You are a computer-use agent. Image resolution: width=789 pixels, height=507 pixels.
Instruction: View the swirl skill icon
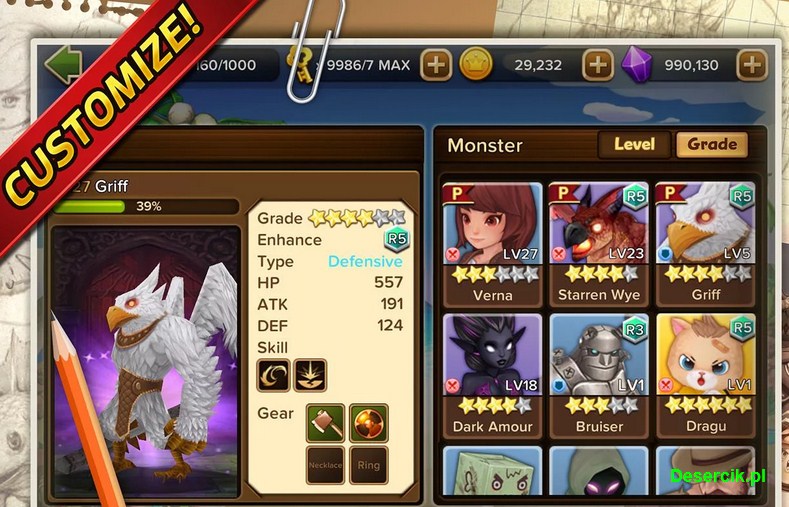(x=274, y=375)
